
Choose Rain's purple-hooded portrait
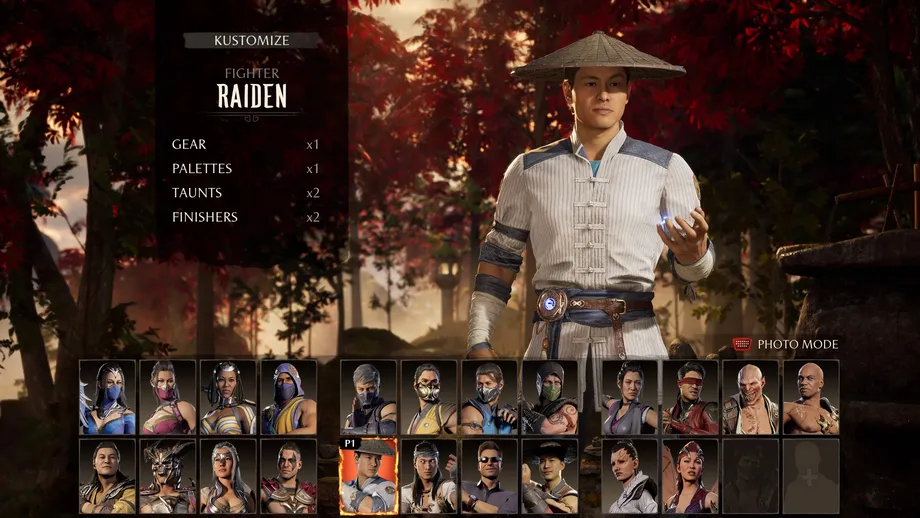(x=289, y=397)
